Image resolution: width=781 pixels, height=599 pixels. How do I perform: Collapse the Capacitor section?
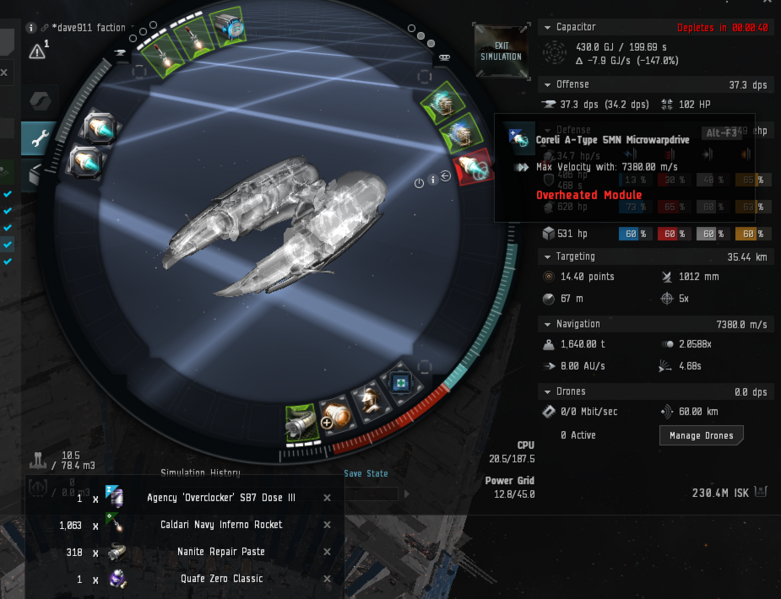547,27
